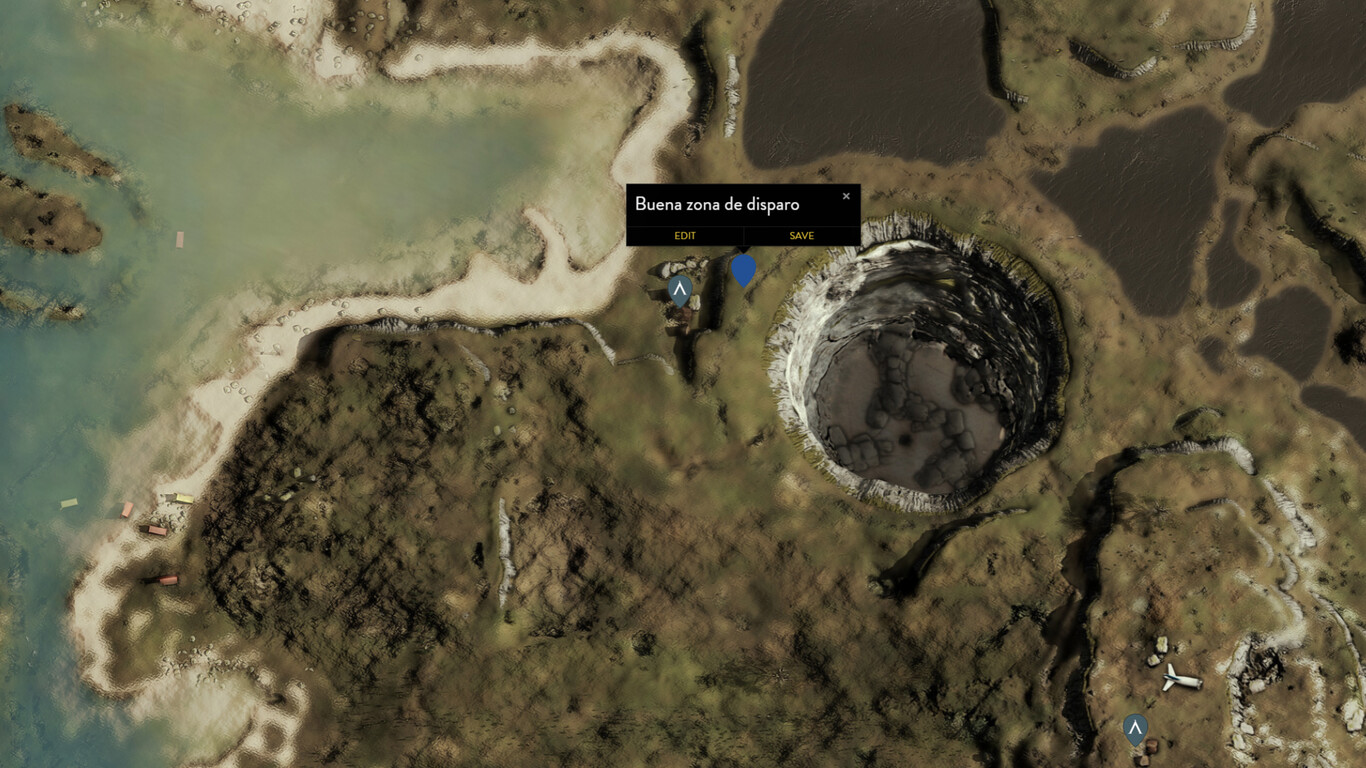Open the outpost marker near the crater
1366x768 pixels.
click(679, 288)
